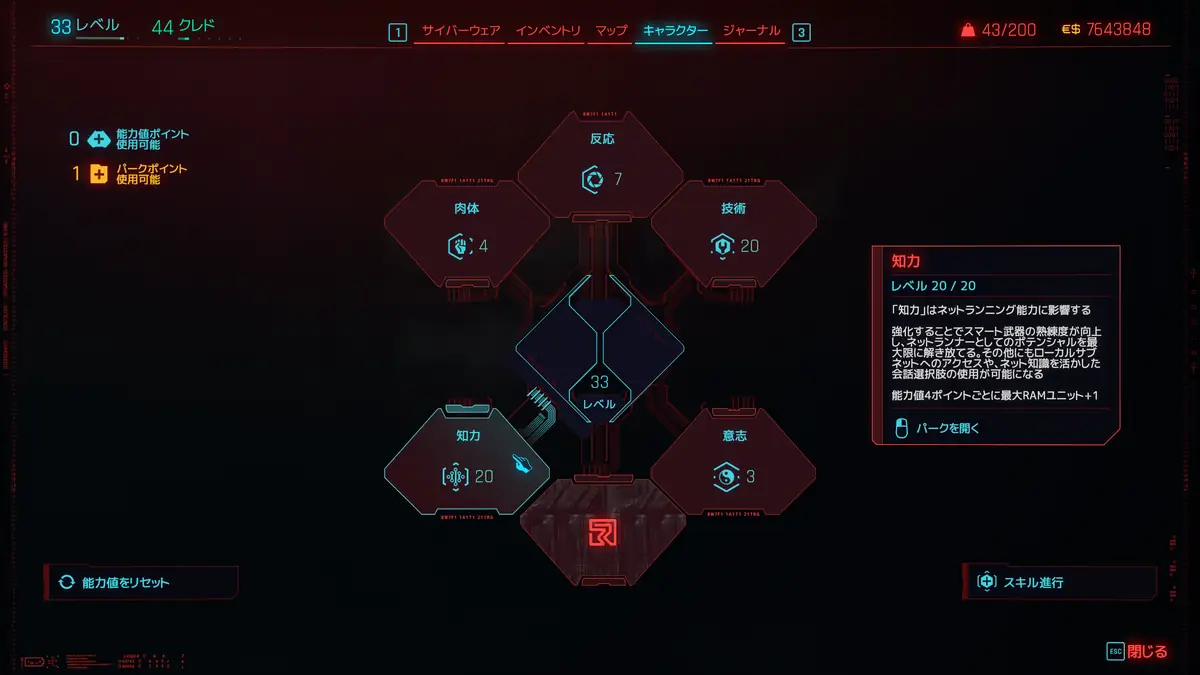Image resolution: width=1200 pixels, height=675 pixels.
Task: Reset attributes with 能力値をリセット
Action: [140, 582]
